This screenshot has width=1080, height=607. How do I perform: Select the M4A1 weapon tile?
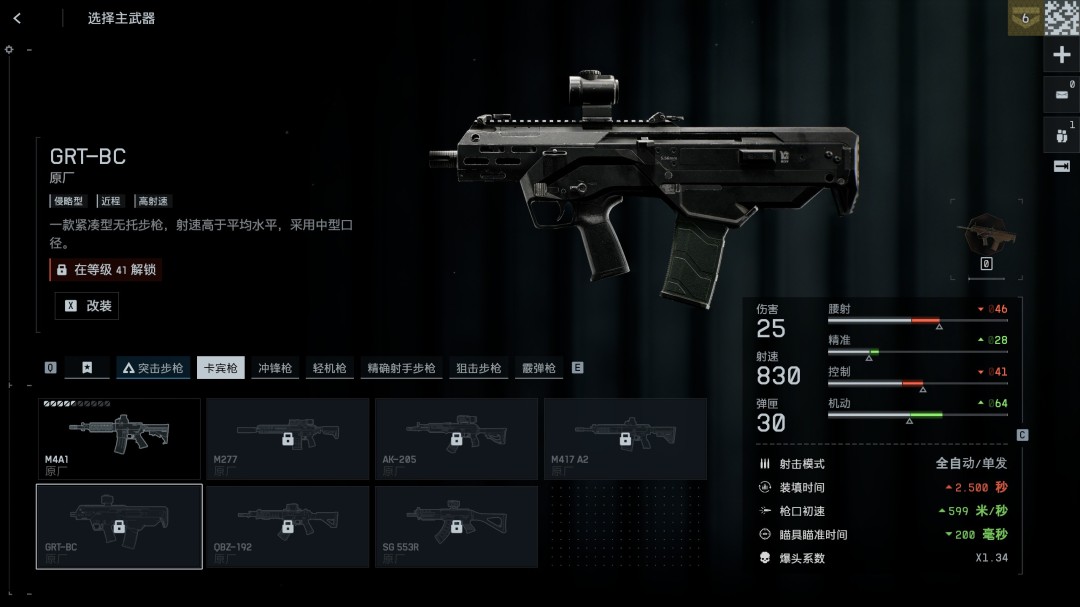pos(119,438)
